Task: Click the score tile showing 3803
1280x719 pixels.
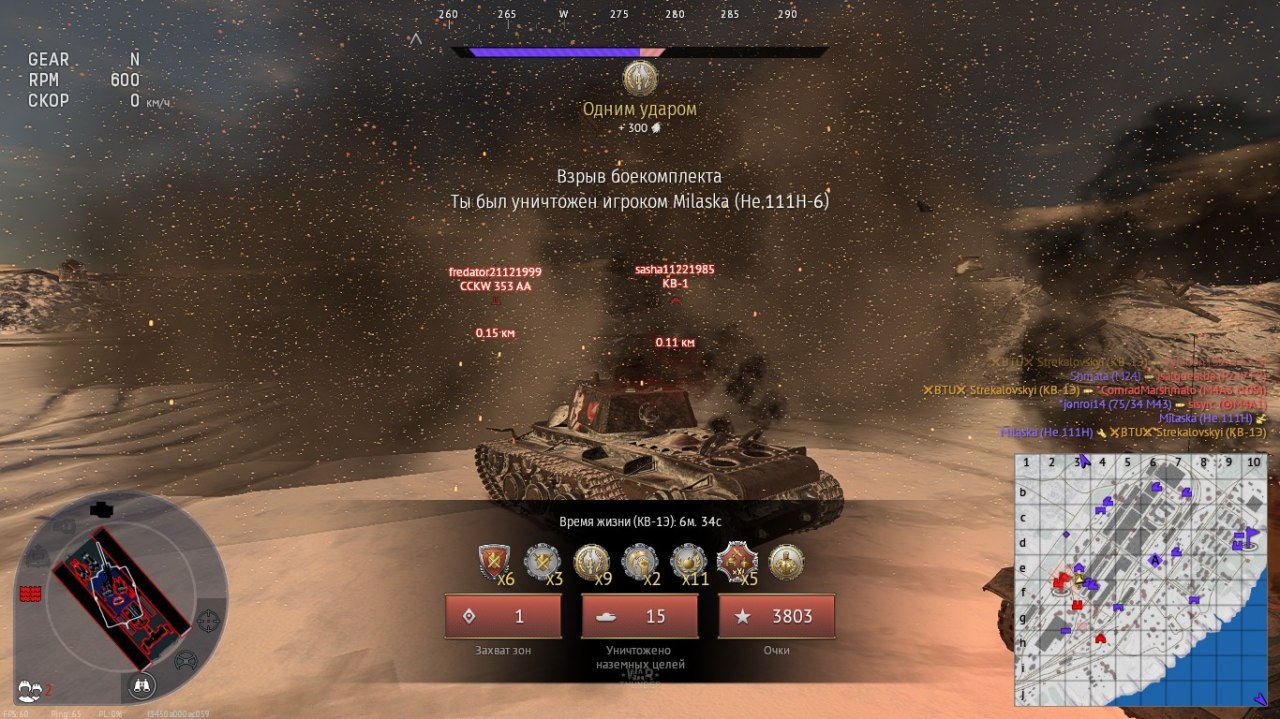Action: (776, 617)
